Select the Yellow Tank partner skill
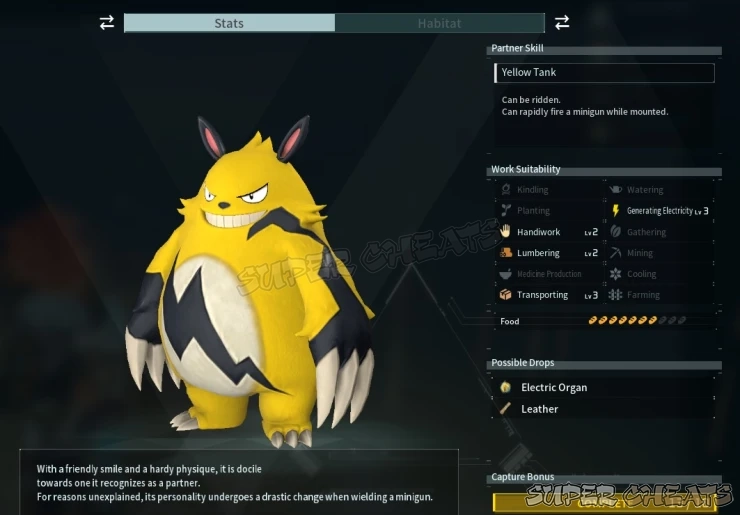 point(604,73)
